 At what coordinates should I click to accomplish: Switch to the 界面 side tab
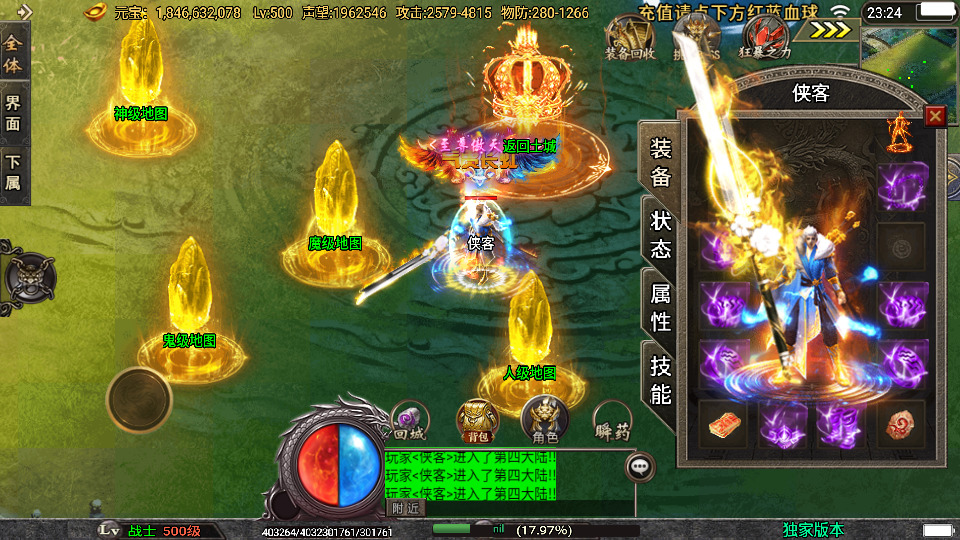coord(14,113)
